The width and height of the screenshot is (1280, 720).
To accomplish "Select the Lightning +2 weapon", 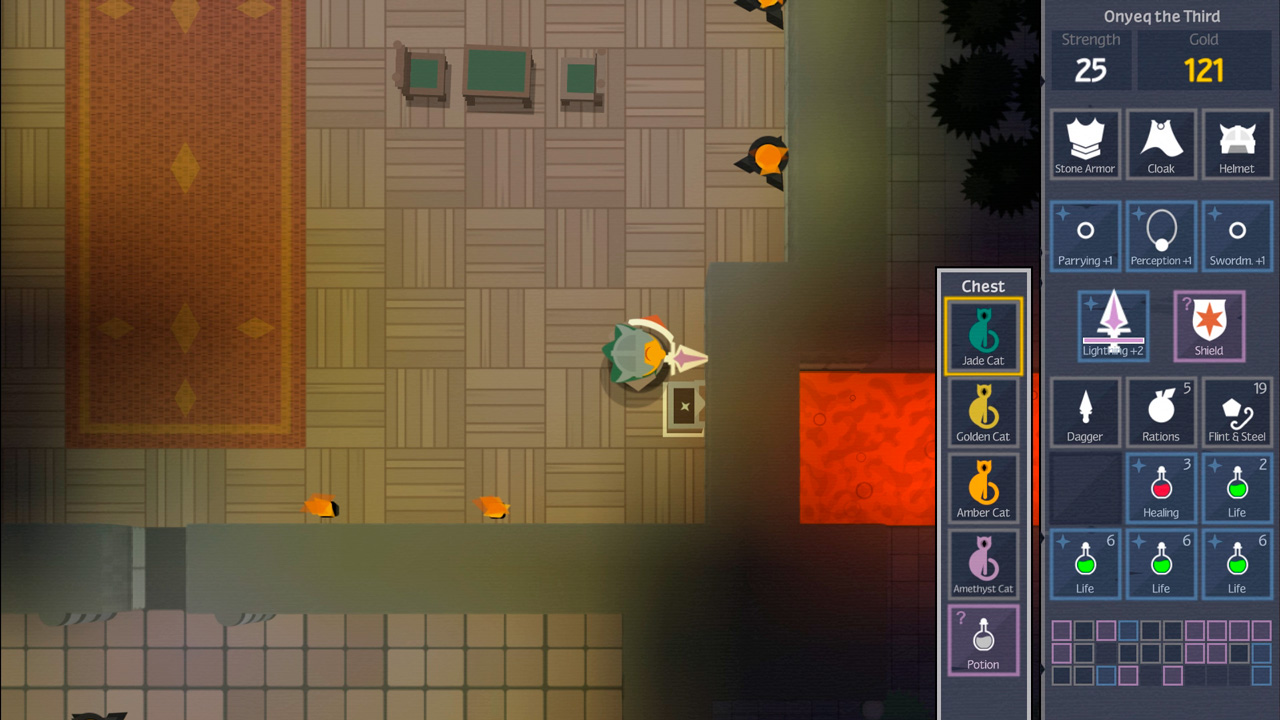I will tap(1113, 325).
